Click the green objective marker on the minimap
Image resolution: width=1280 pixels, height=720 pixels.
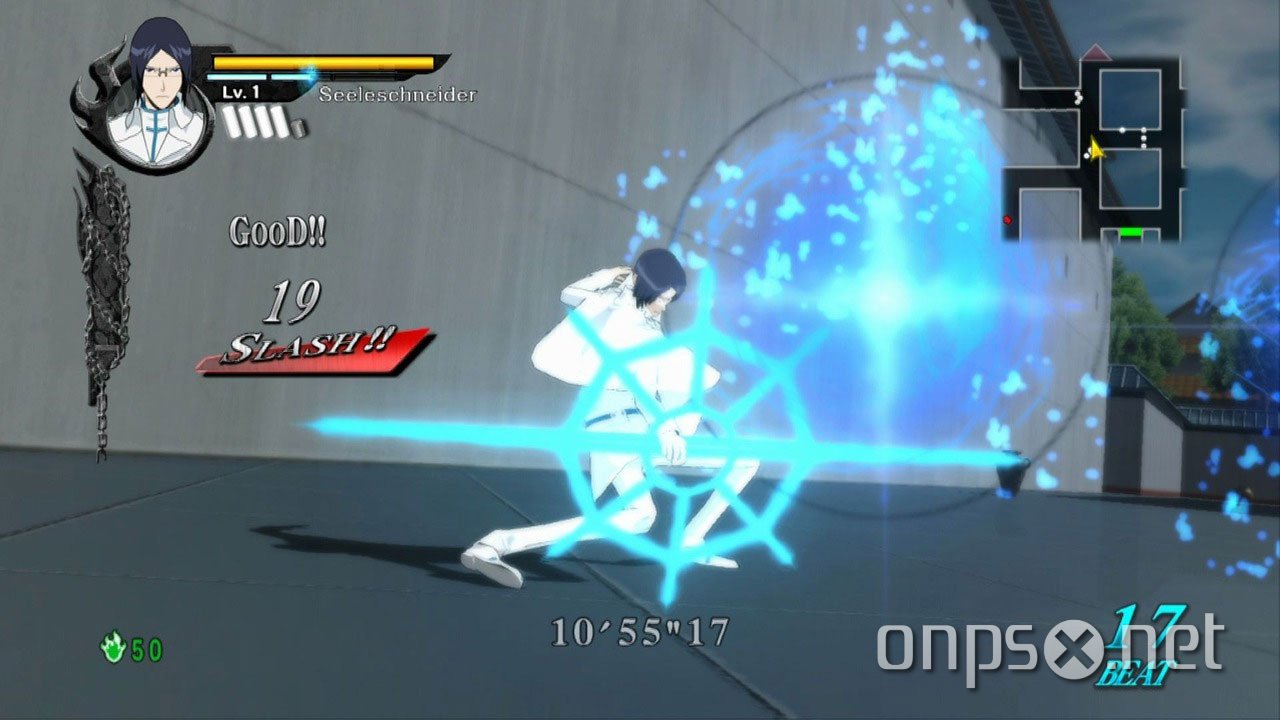tap(1129, 232)
